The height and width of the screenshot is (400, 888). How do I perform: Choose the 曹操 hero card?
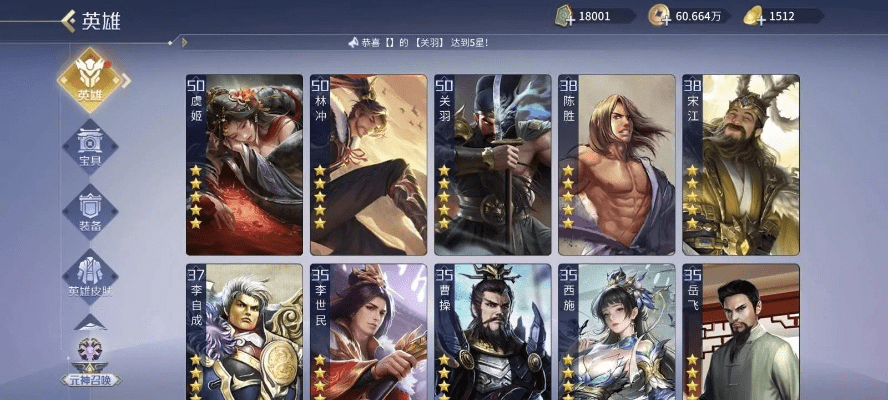(x=492, y=332)
